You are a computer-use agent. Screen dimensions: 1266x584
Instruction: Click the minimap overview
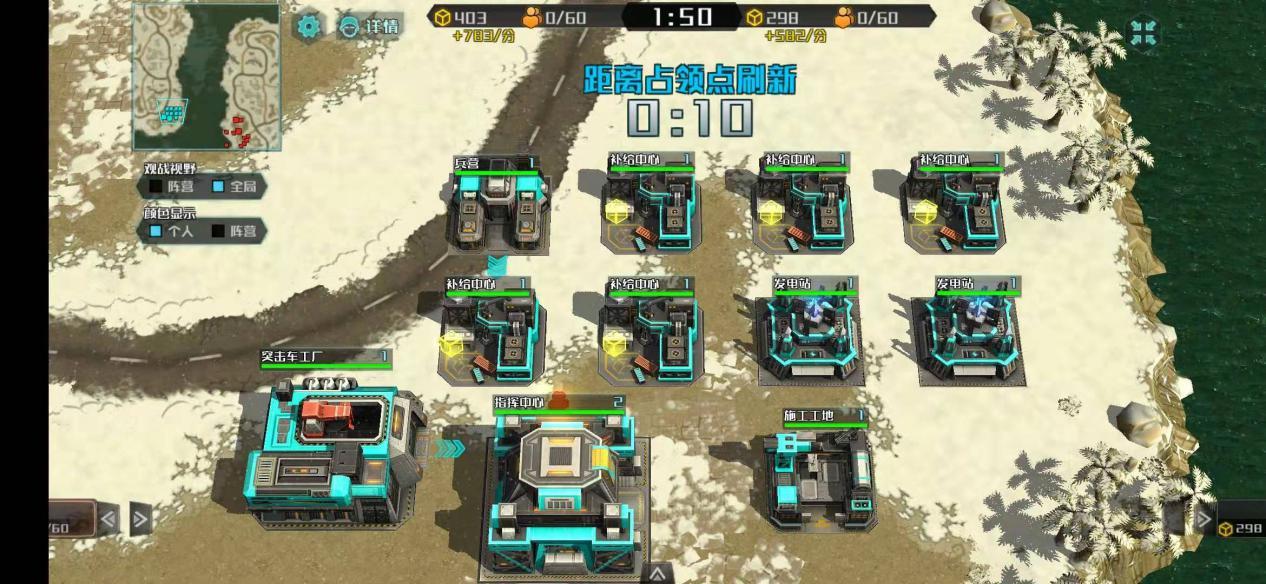click(207, 77)
